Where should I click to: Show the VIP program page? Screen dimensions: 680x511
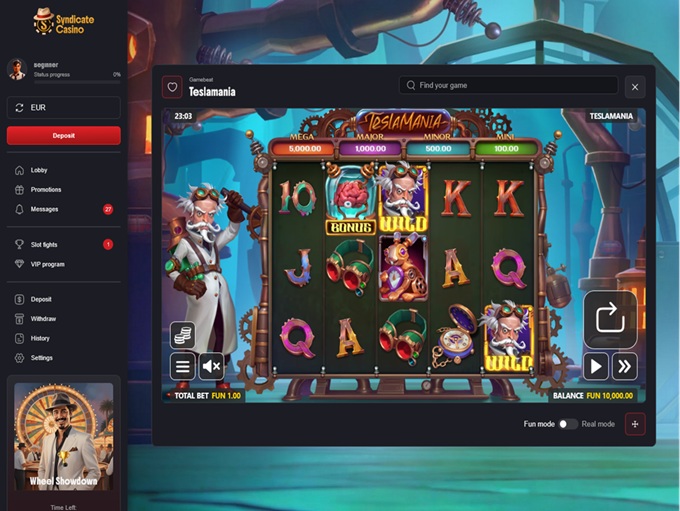[x=48, y=264]
